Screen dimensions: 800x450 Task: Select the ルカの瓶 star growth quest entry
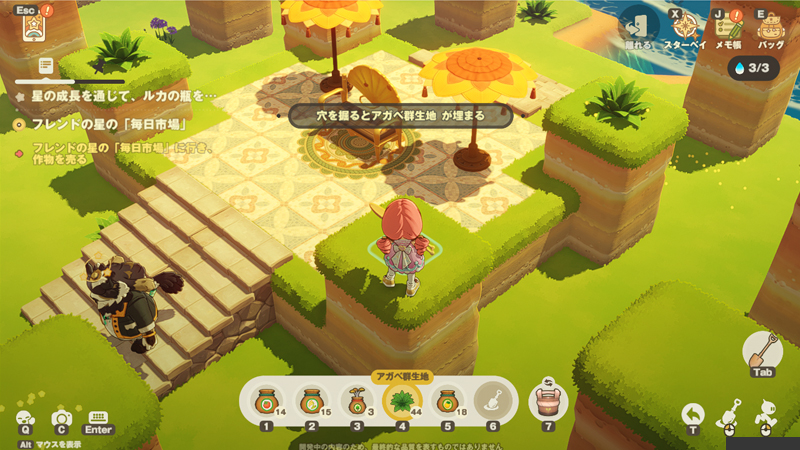tap(115, 96)
